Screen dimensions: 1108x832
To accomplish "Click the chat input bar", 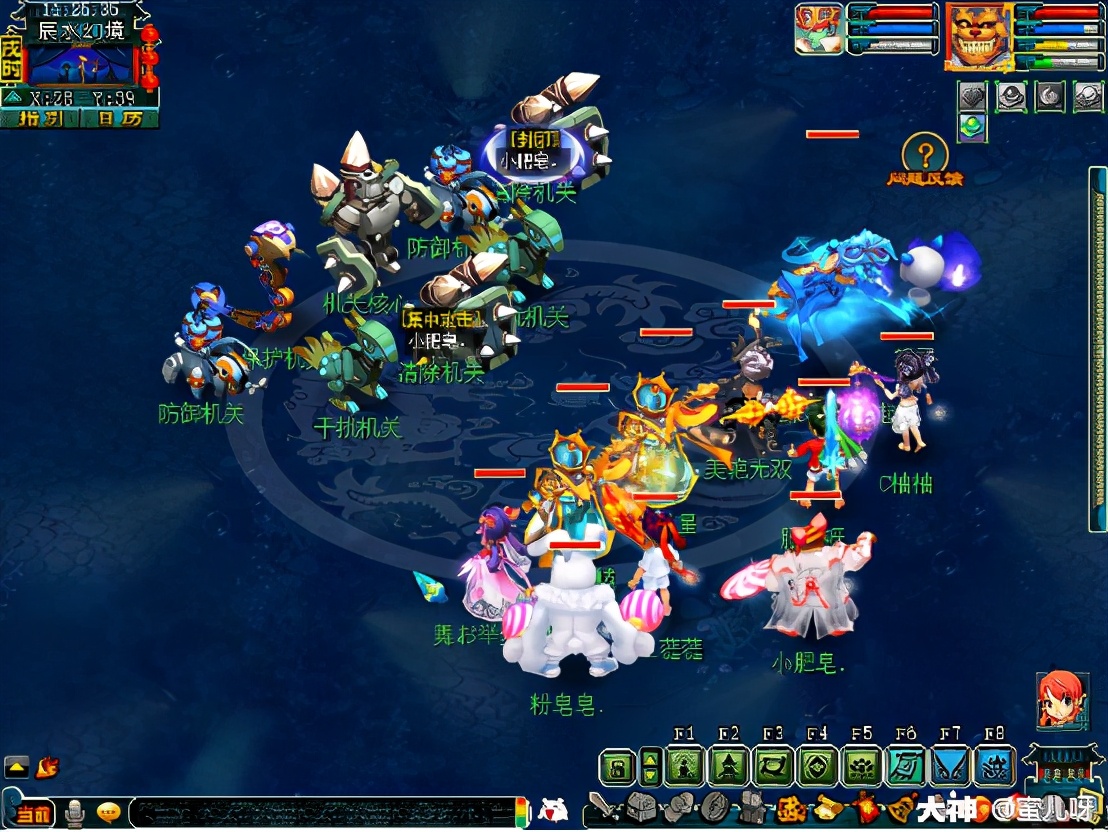I will pos(320,811).
